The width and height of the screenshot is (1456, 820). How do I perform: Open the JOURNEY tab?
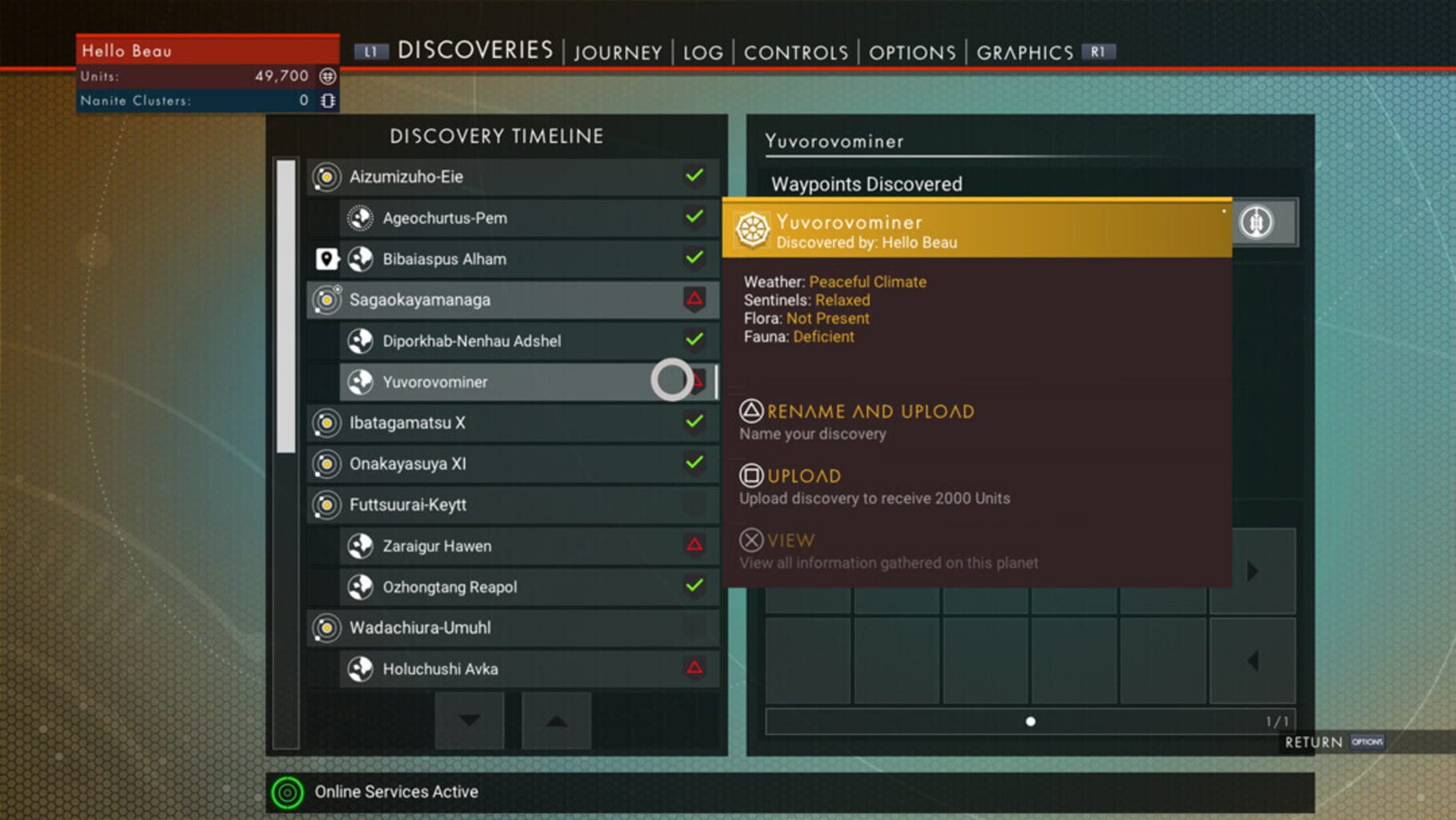pyautogui.click(x=617, y=52)
